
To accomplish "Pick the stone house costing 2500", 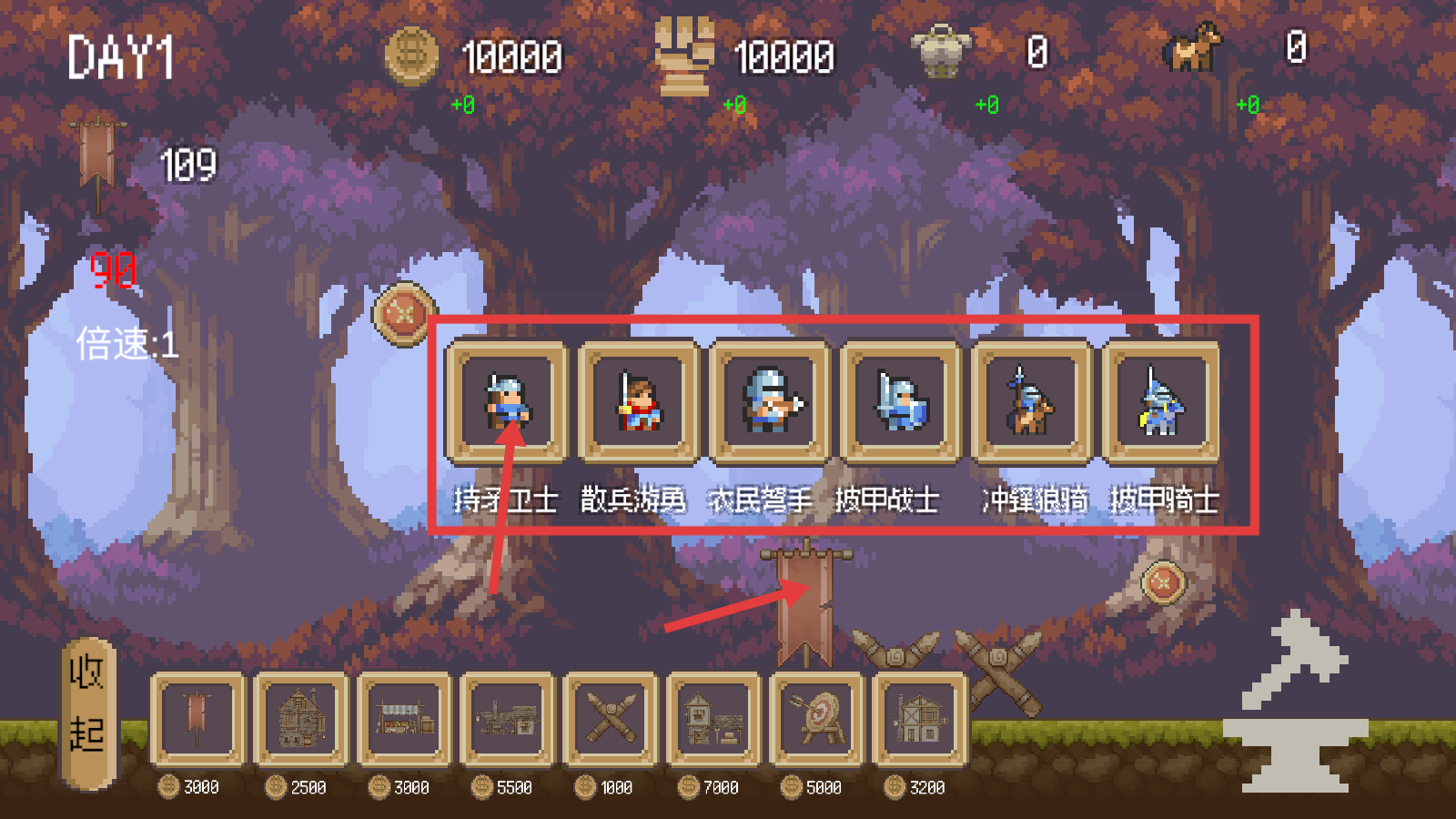I will click(x=301, y=719).
